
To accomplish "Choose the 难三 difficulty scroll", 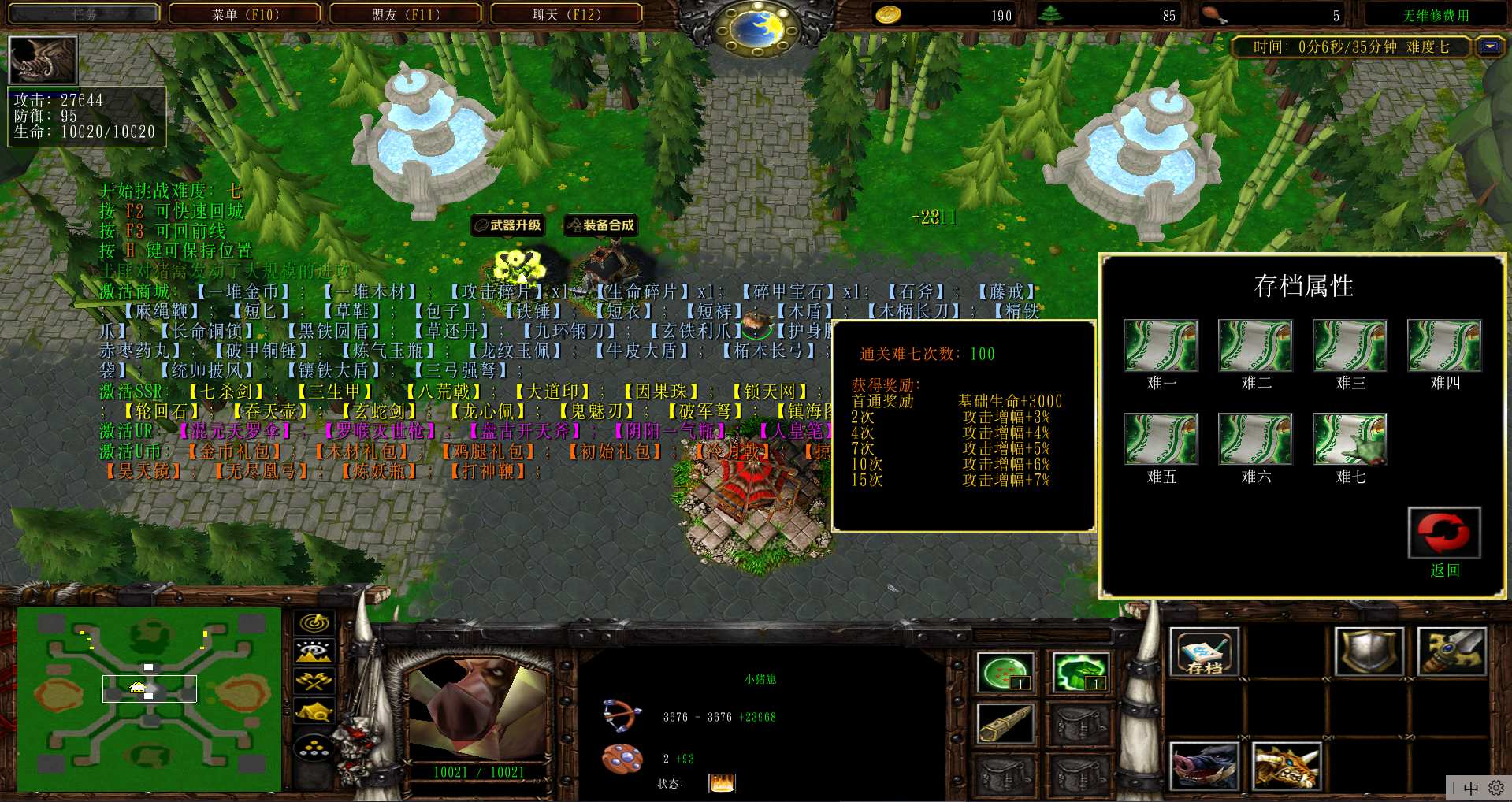I will coord(1350,346).
